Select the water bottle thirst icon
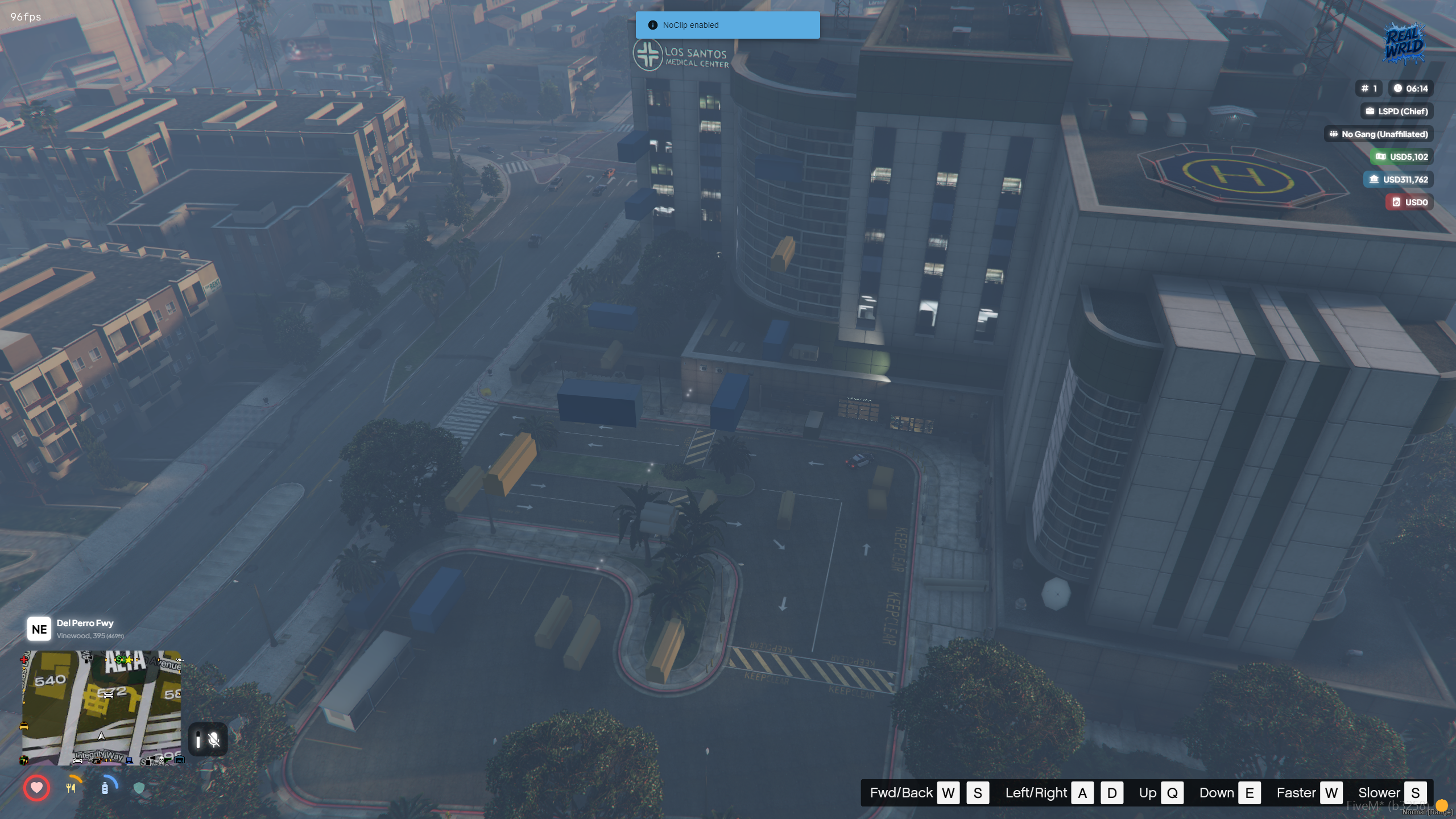This screenshot has width=1456, height=819. 105,788
